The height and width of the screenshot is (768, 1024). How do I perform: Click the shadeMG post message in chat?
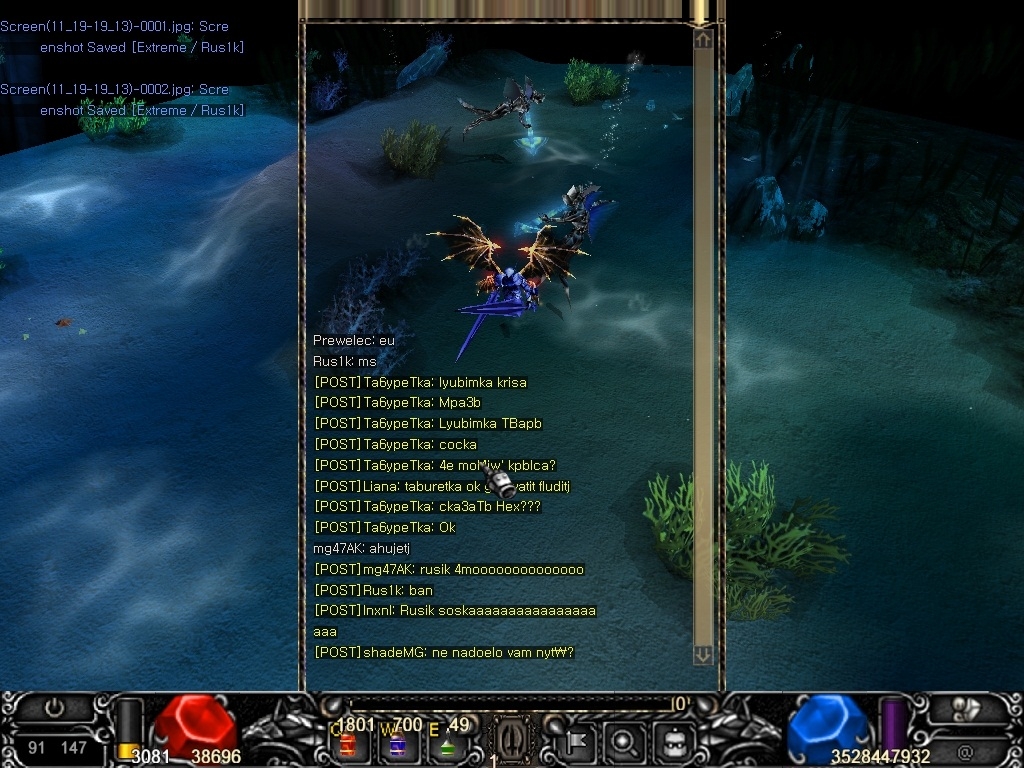click(444, 653)
